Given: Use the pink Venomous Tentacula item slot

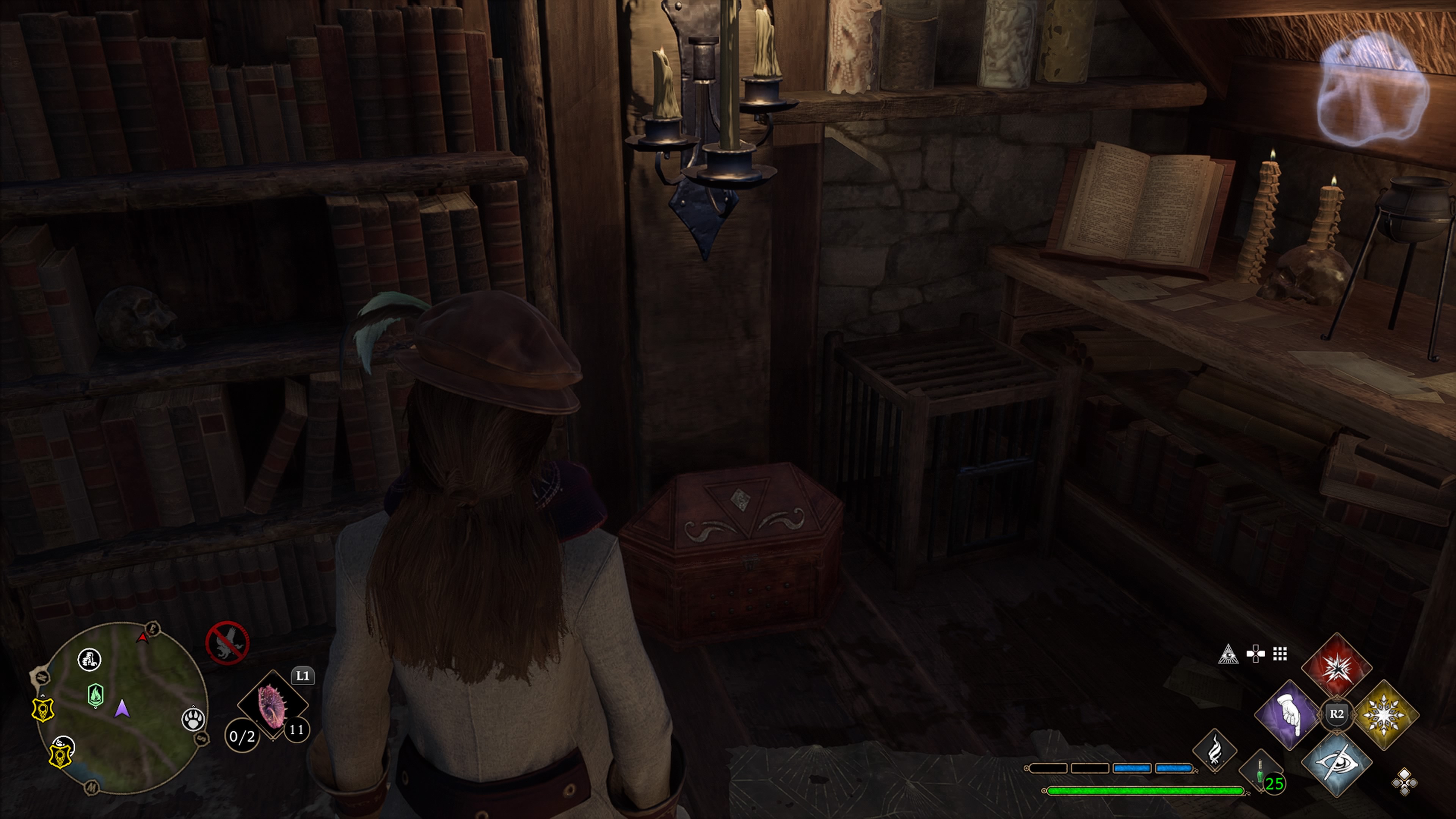Looking at the screenshot, I should point(273,704).
